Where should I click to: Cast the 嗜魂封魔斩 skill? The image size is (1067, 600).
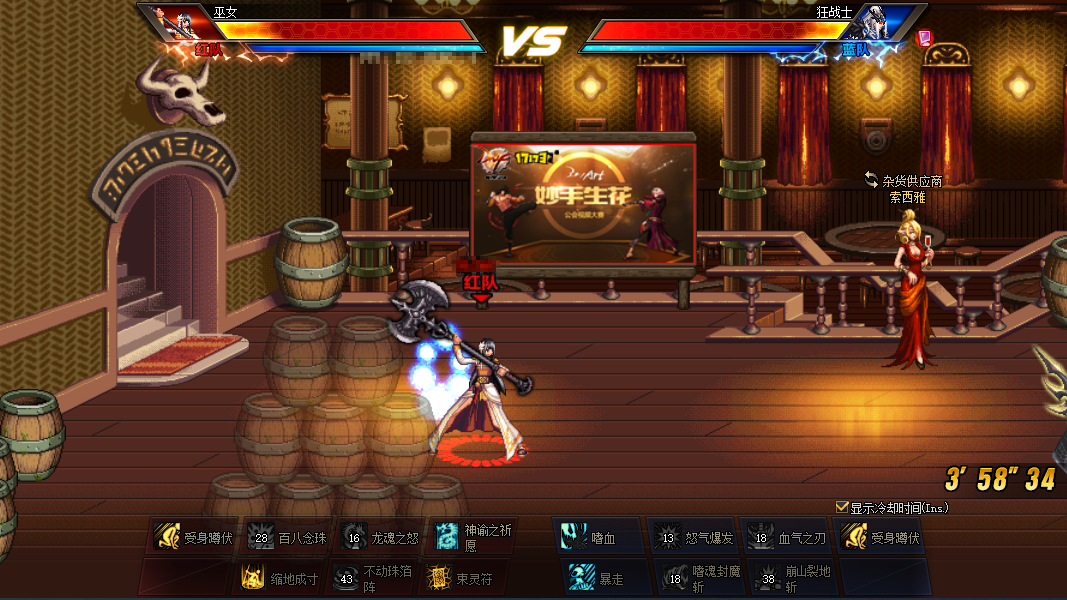(x=675, y=578)
